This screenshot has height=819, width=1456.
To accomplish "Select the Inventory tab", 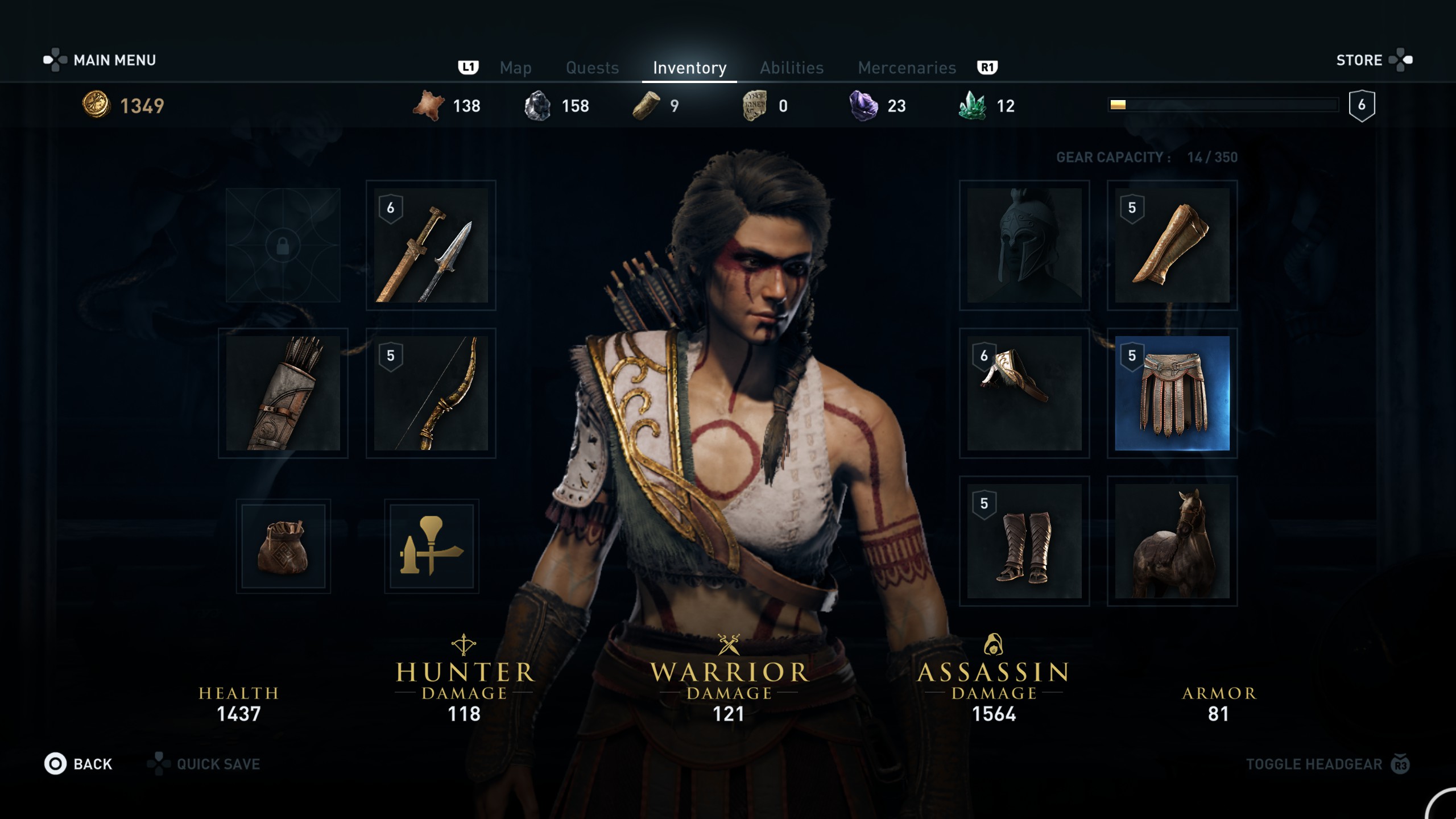I will (689, 68).
